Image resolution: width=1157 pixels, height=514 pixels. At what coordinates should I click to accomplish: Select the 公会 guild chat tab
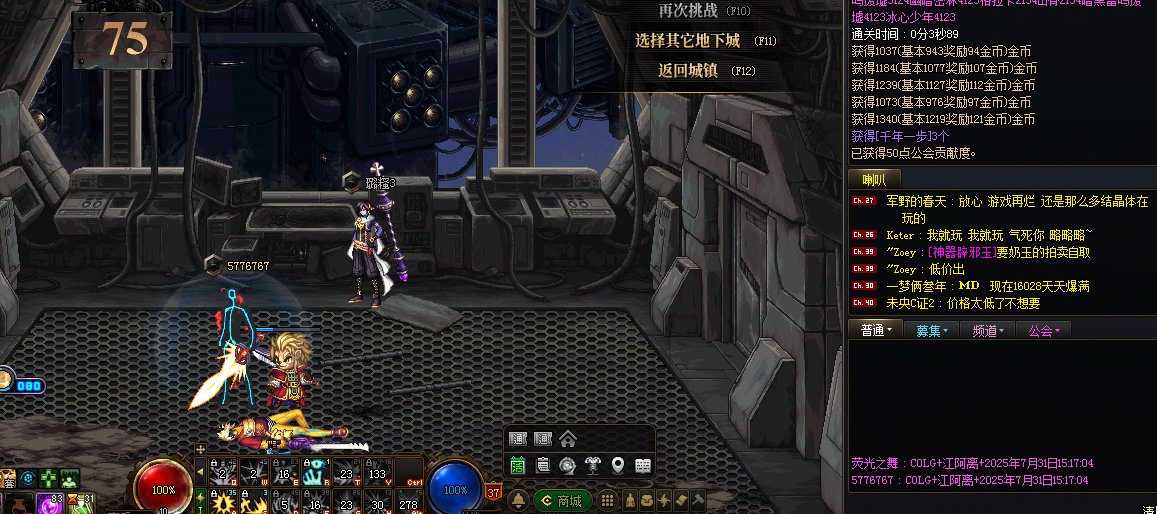pyautogui.click(x=1044, y=331)
